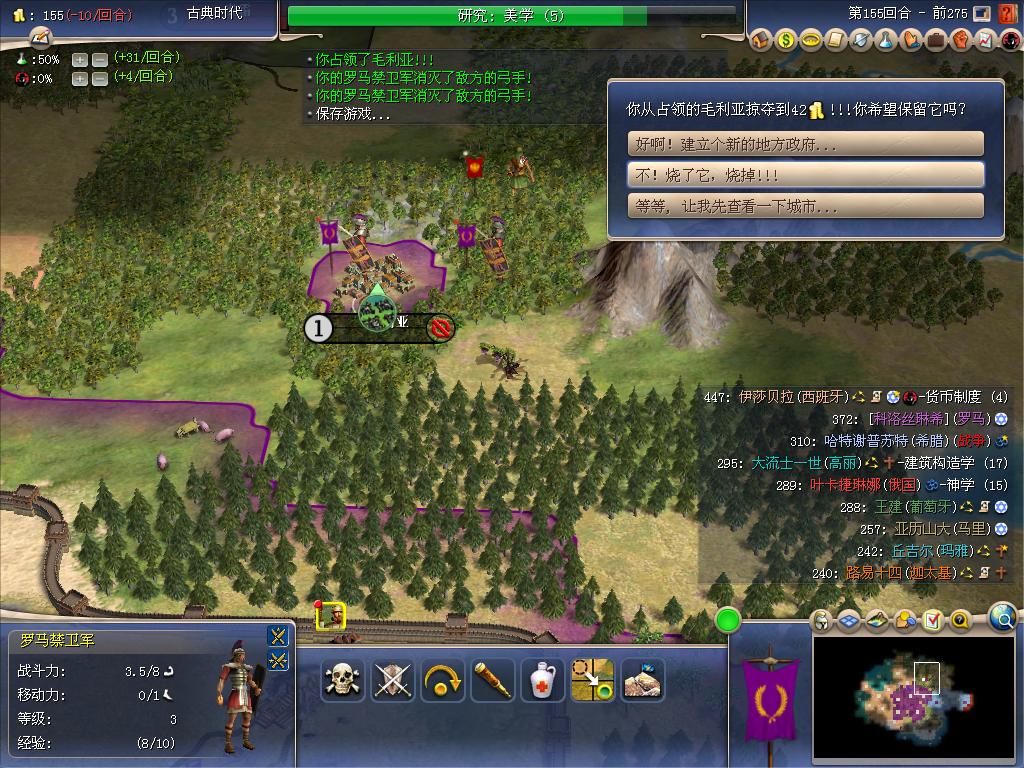Choose to keep the city with a new government
Viewport: 1024px width, 768px height.
tap(805, 144)
